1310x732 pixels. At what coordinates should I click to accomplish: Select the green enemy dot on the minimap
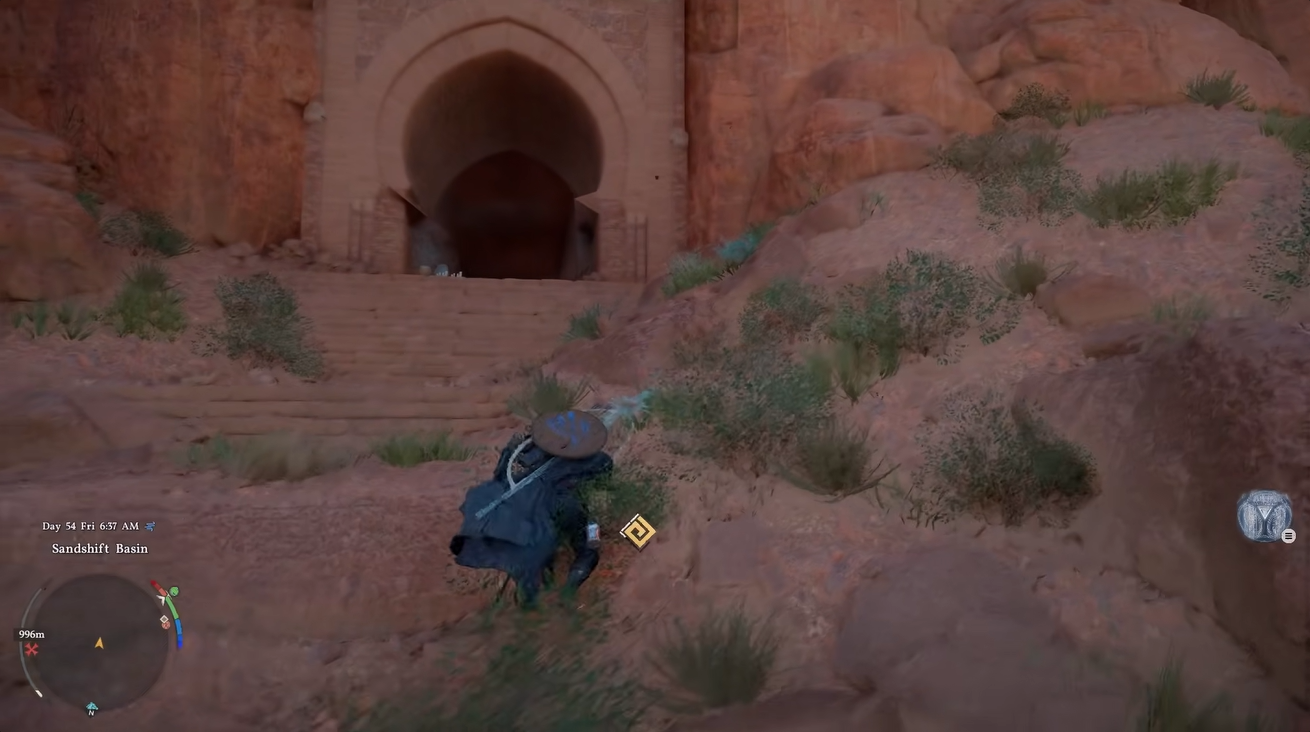[173, 592]
